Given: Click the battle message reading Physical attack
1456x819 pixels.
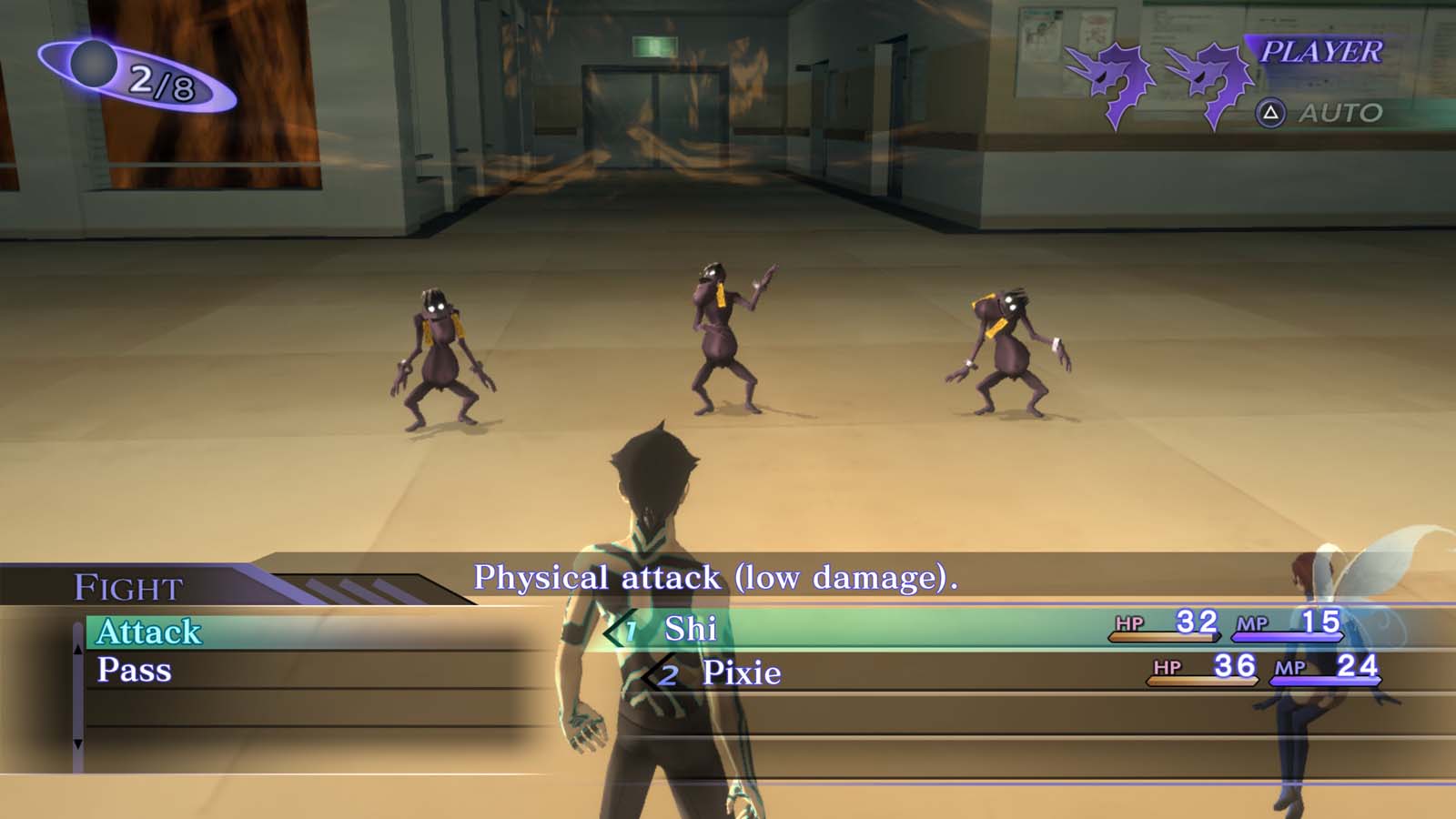Looking at the screenshot, I should [719, 576].
